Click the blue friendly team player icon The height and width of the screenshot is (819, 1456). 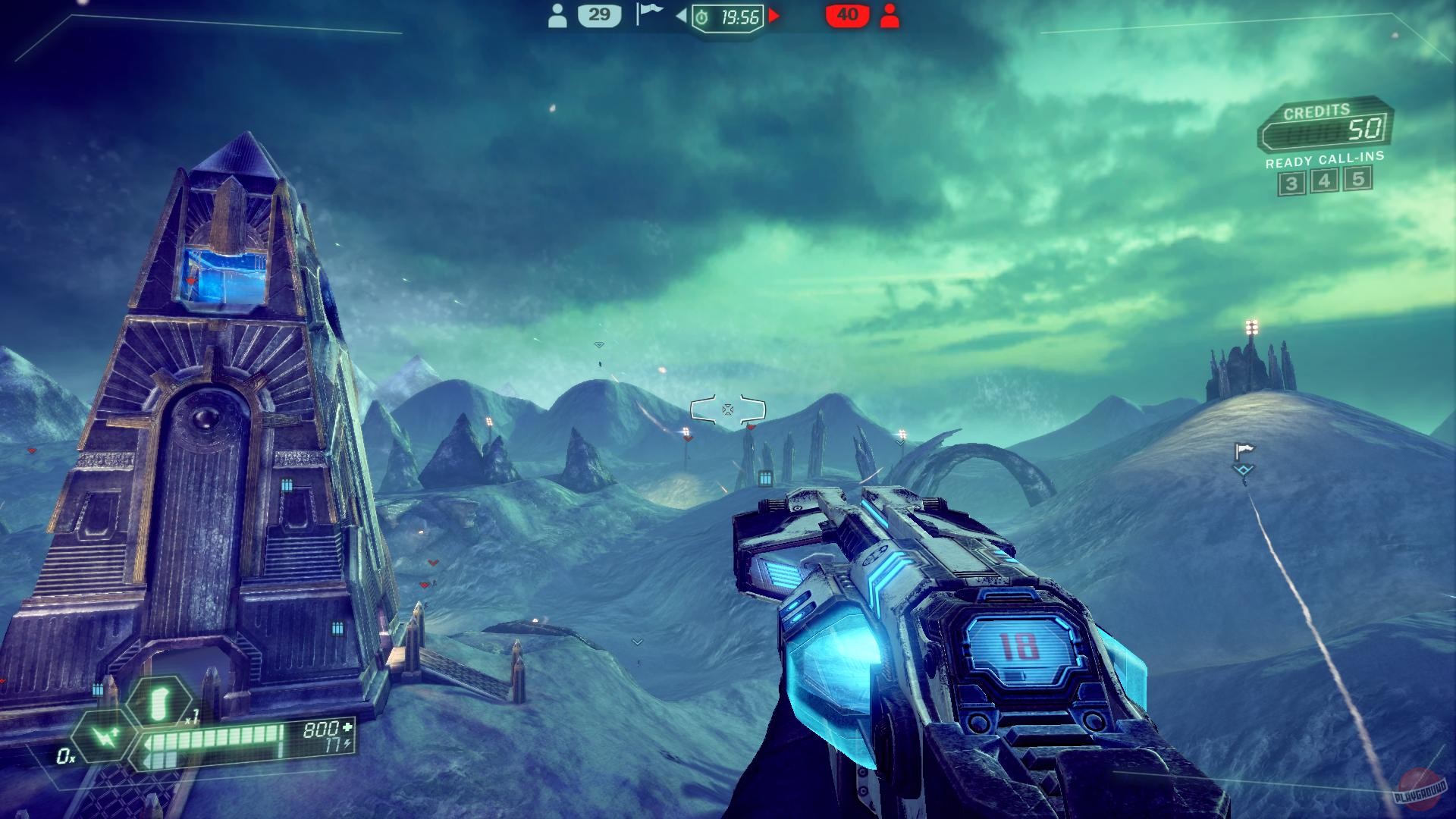(559, 15)
